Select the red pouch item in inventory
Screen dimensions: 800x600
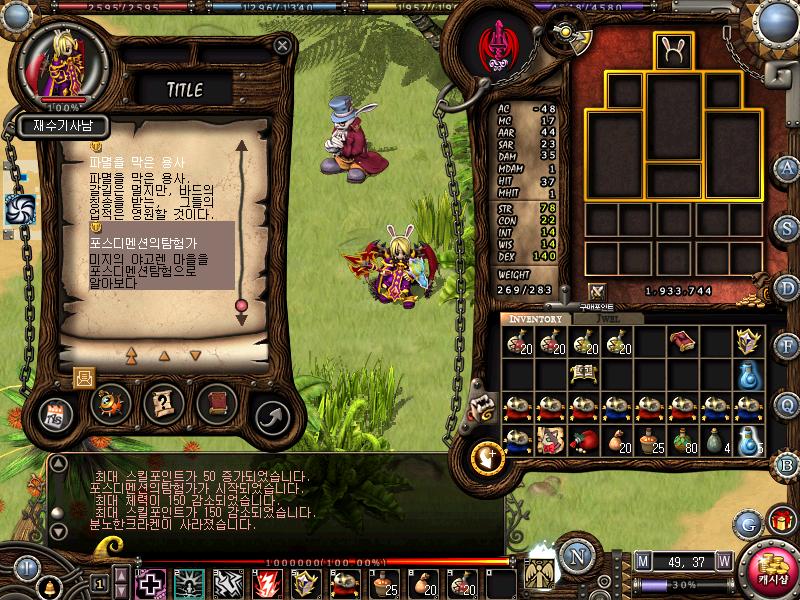coord(584,440)
